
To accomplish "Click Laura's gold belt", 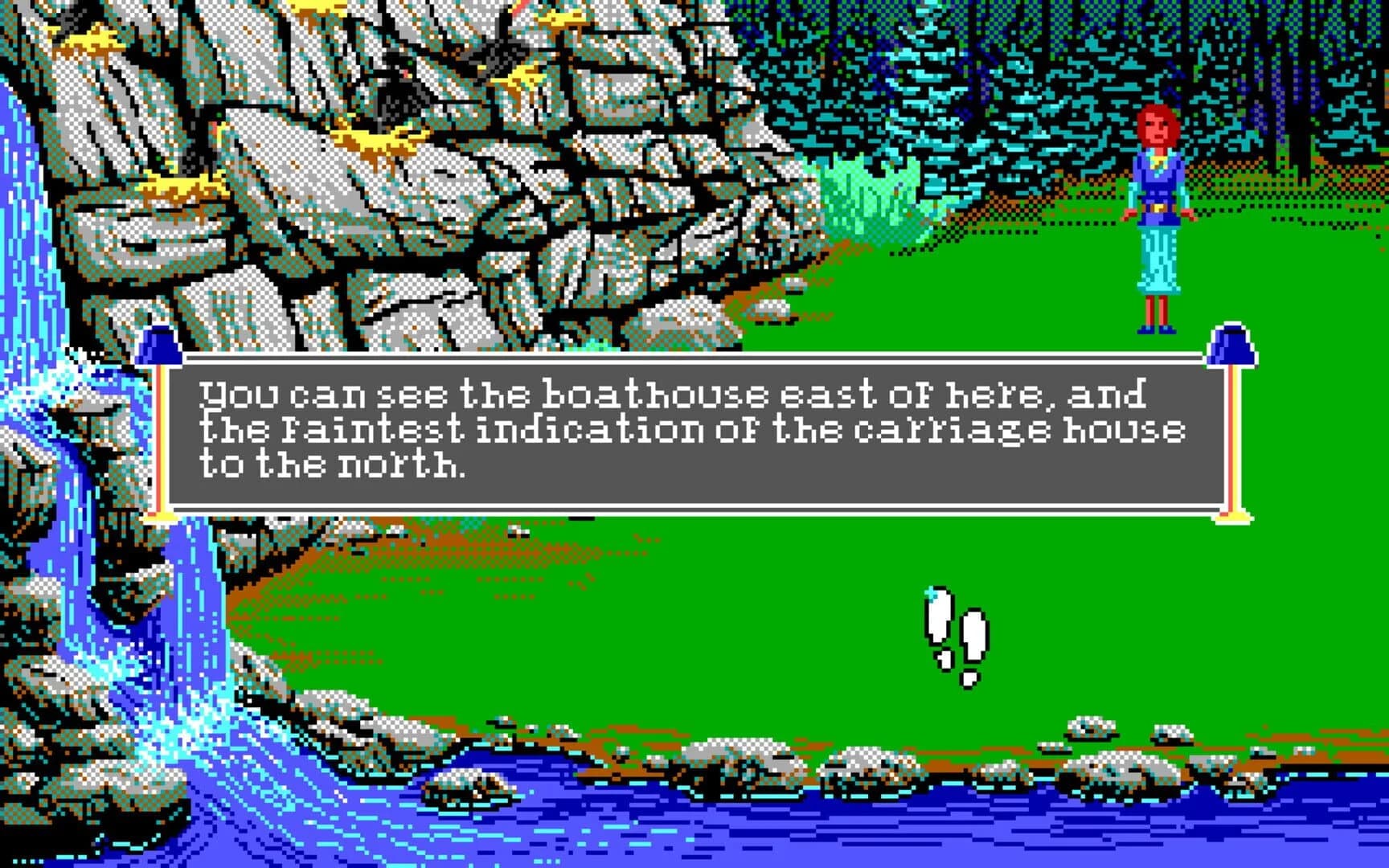I will click(x=1156, y=207).
